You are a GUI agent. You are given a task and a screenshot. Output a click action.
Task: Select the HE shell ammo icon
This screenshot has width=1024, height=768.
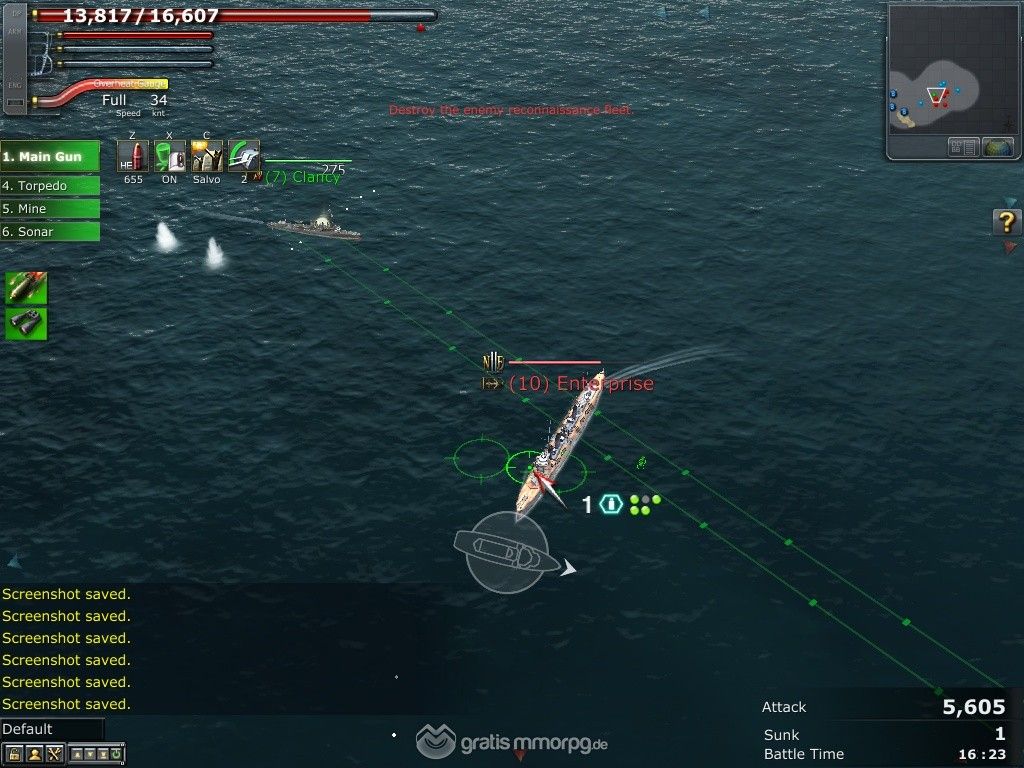coord(132,157)
